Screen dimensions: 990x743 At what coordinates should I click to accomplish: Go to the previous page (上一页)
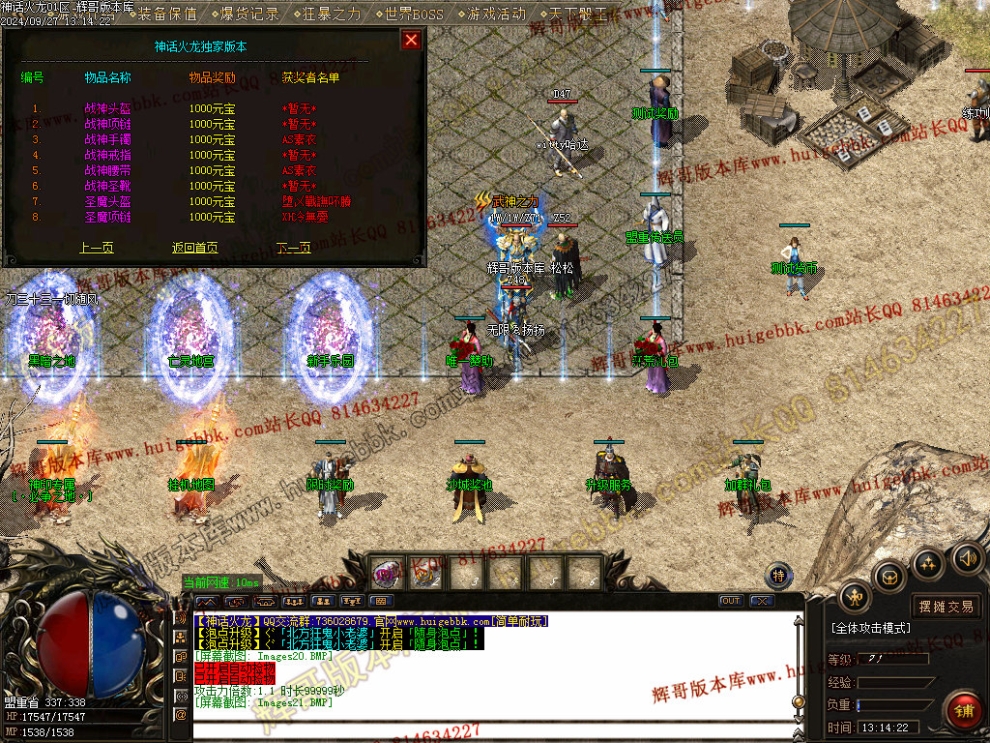(96, 248)
